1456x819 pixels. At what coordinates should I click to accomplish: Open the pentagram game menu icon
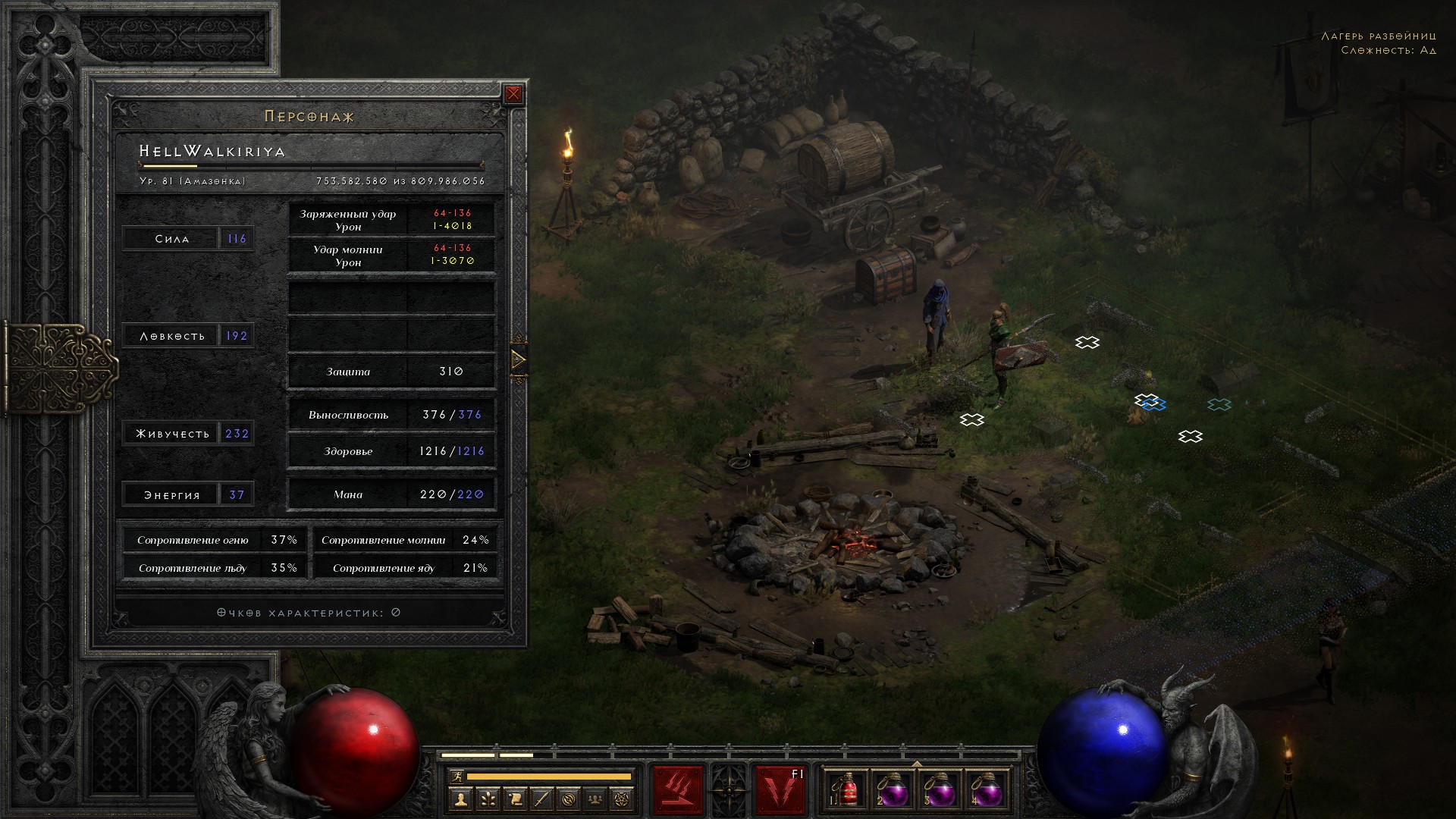(x=623, y=799)
